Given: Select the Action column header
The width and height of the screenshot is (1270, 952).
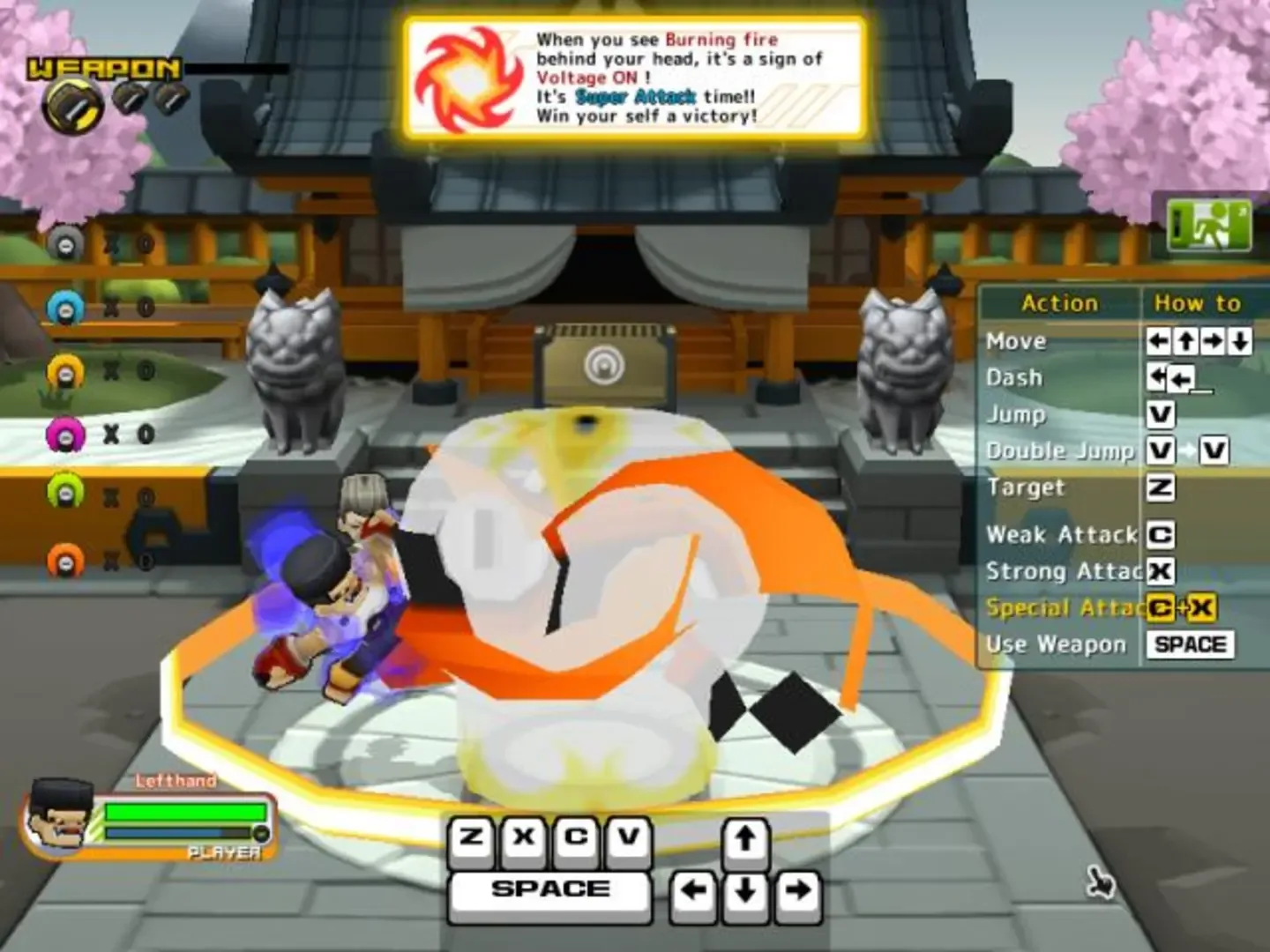Looking at the screenshot, I should (1060, 303).
